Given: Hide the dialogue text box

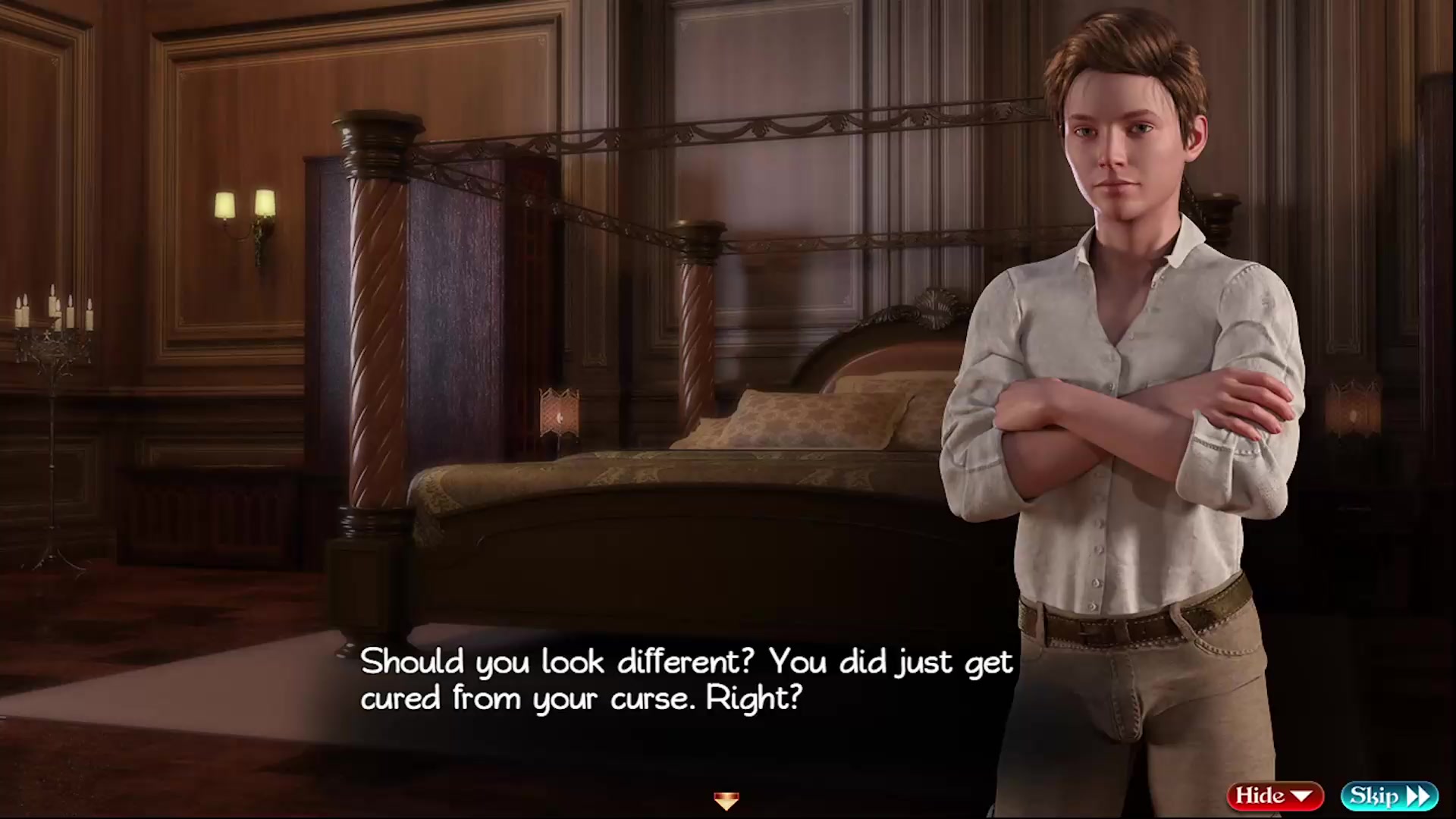Looking at the screenshot, I should click(x=1275, y=795).
